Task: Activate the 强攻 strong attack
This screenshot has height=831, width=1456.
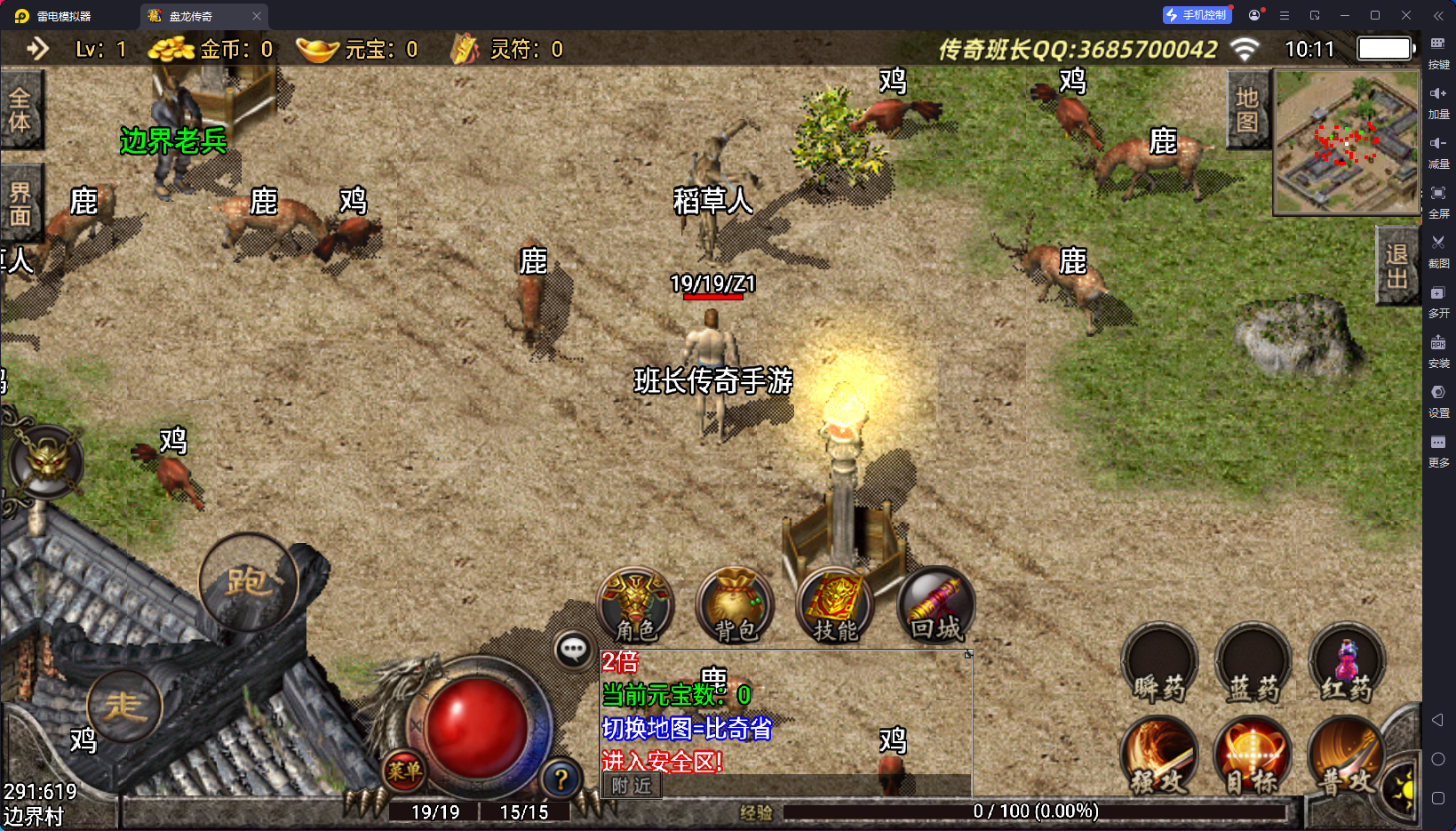Action: pyautogui.click(x=1160, y=756)
